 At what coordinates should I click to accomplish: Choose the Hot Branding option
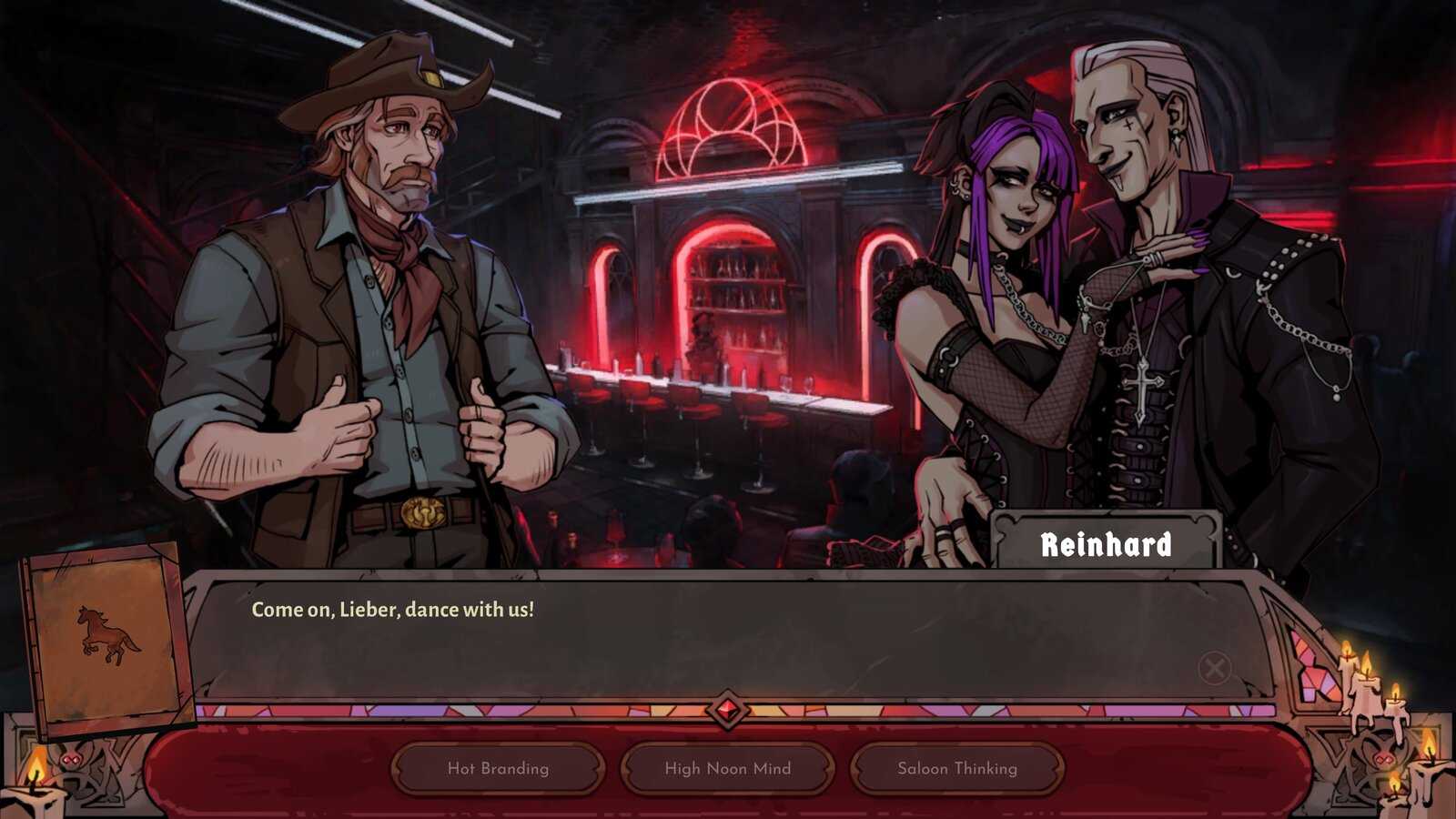tap(498, 768)
